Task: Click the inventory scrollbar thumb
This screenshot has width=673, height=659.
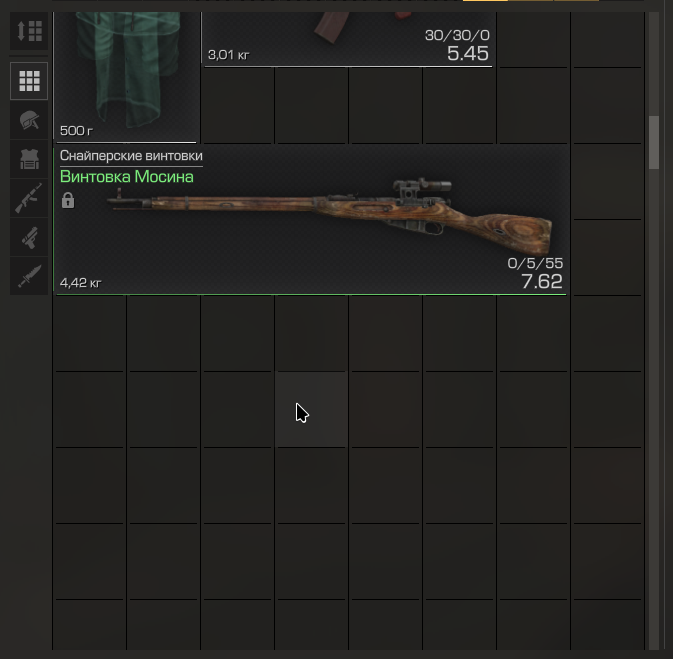Action: tap(654, 142)
